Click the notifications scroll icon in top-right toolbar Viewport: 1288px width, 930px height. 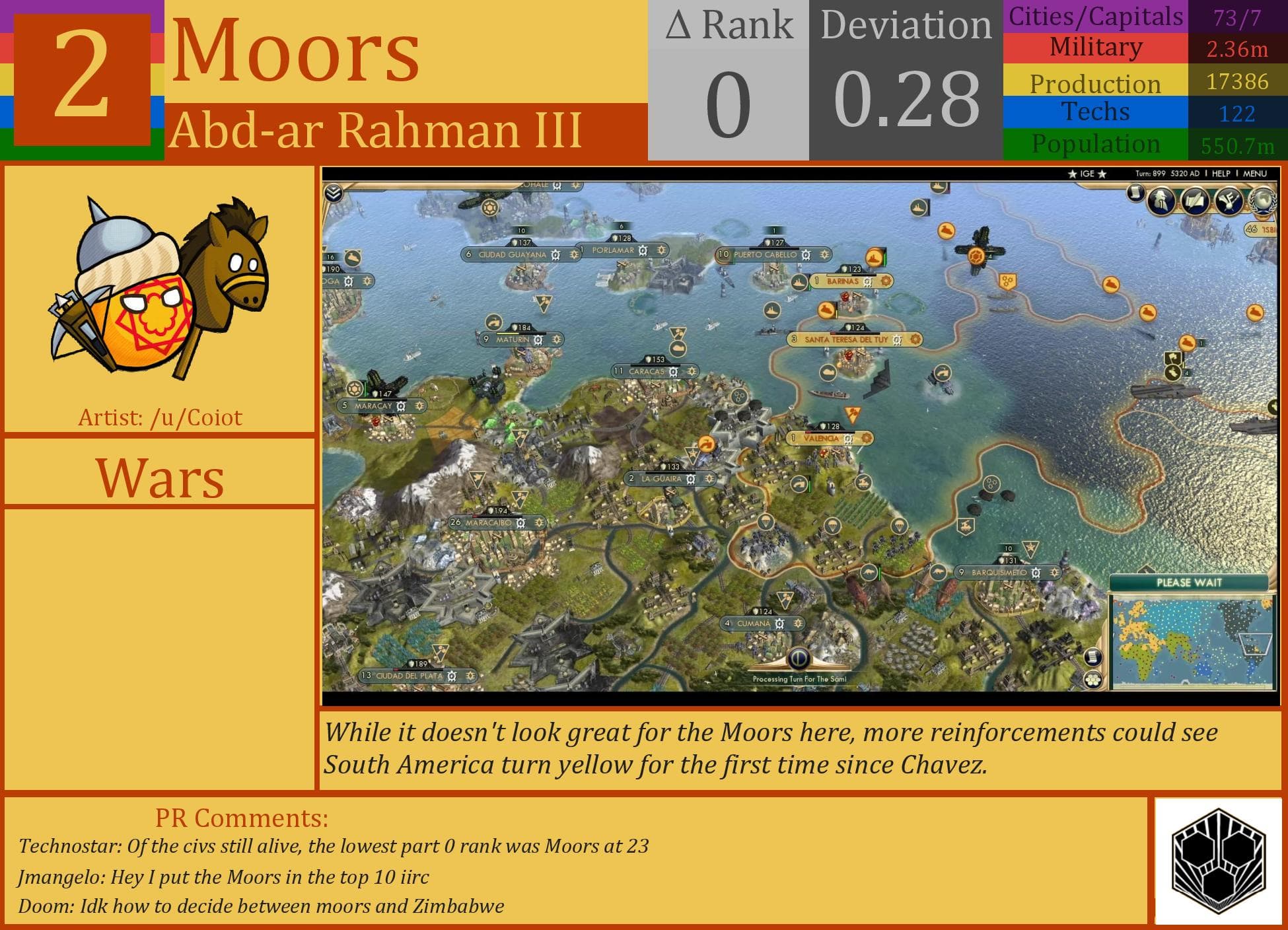[x=1135, y=194]
